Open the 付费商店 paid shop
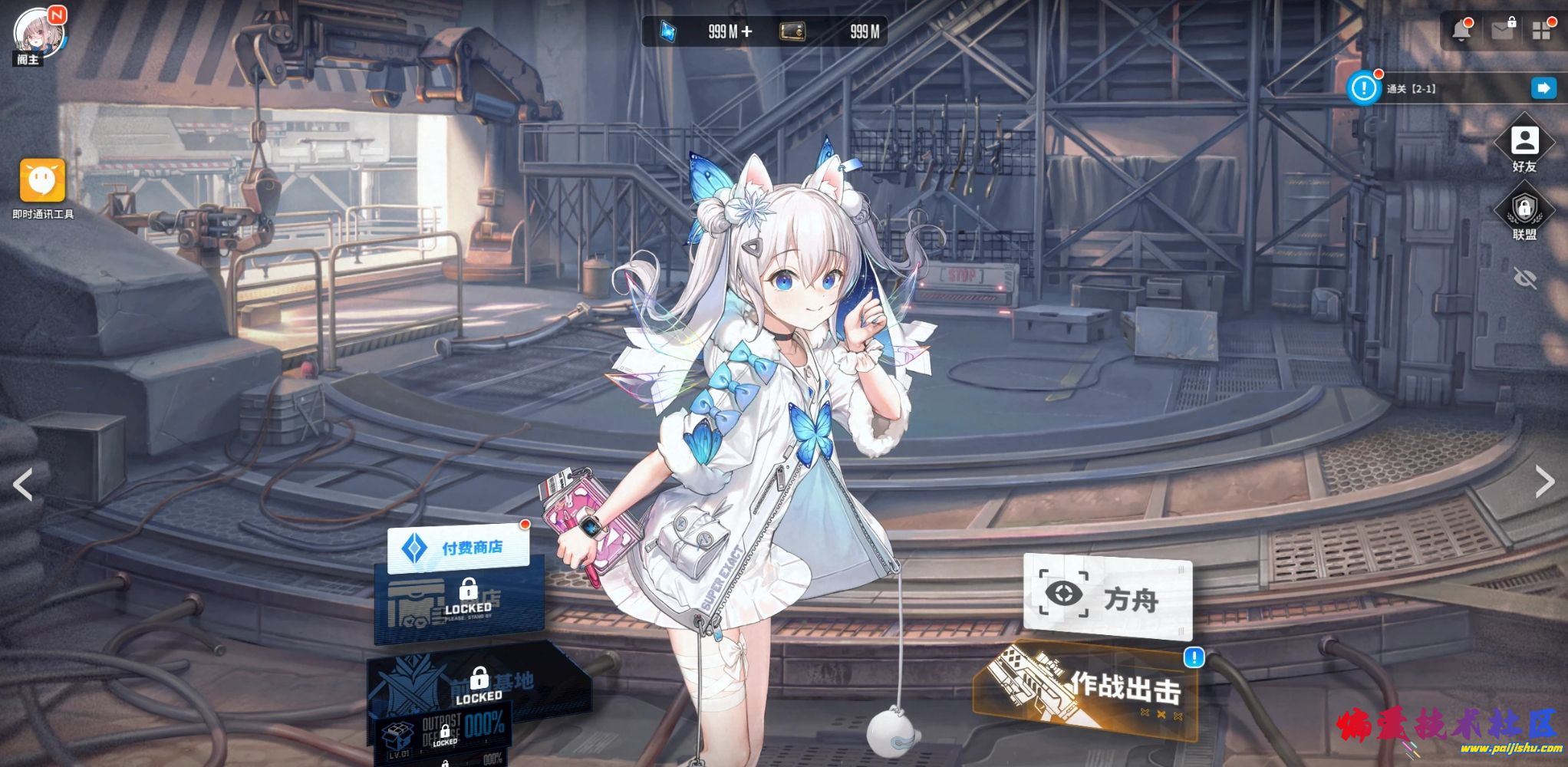 pyautogui.click(x=458, y=548)
